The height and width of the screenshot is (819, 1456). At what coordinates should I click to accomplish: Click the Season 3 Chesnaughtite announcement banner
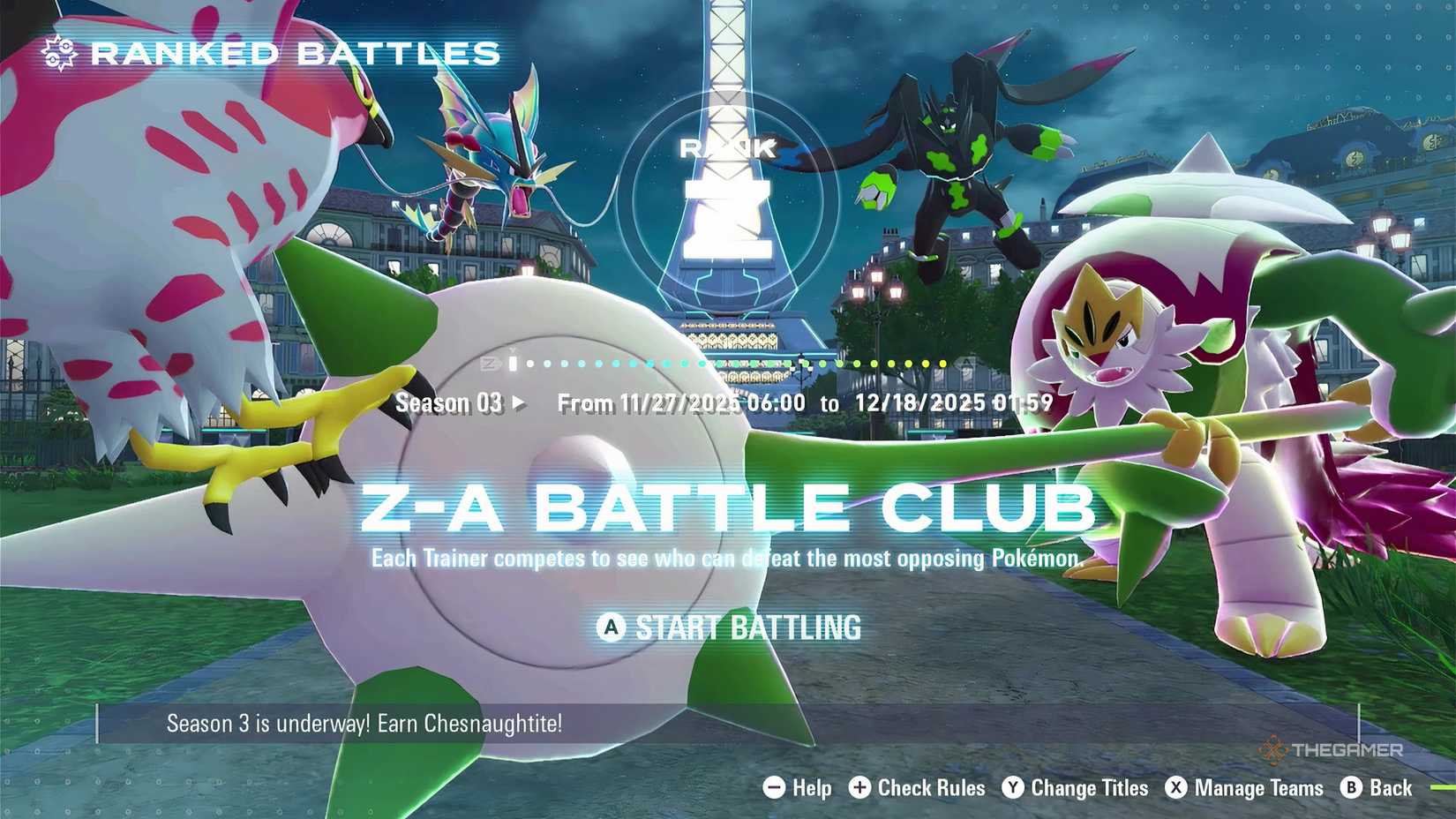point(364,724)
